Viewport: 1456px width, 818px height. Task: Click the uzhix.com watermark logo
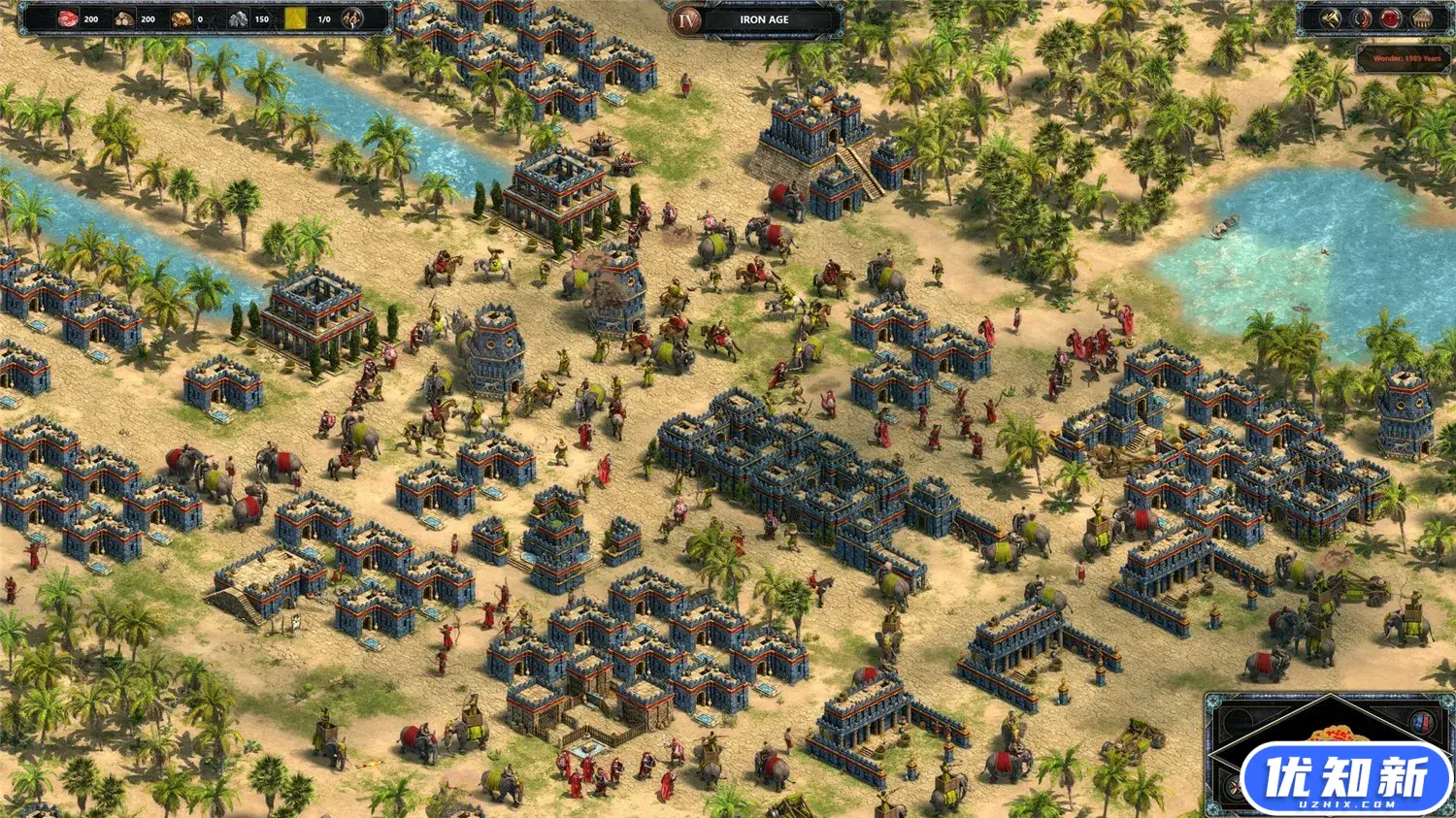click(x=1346, y=778)
